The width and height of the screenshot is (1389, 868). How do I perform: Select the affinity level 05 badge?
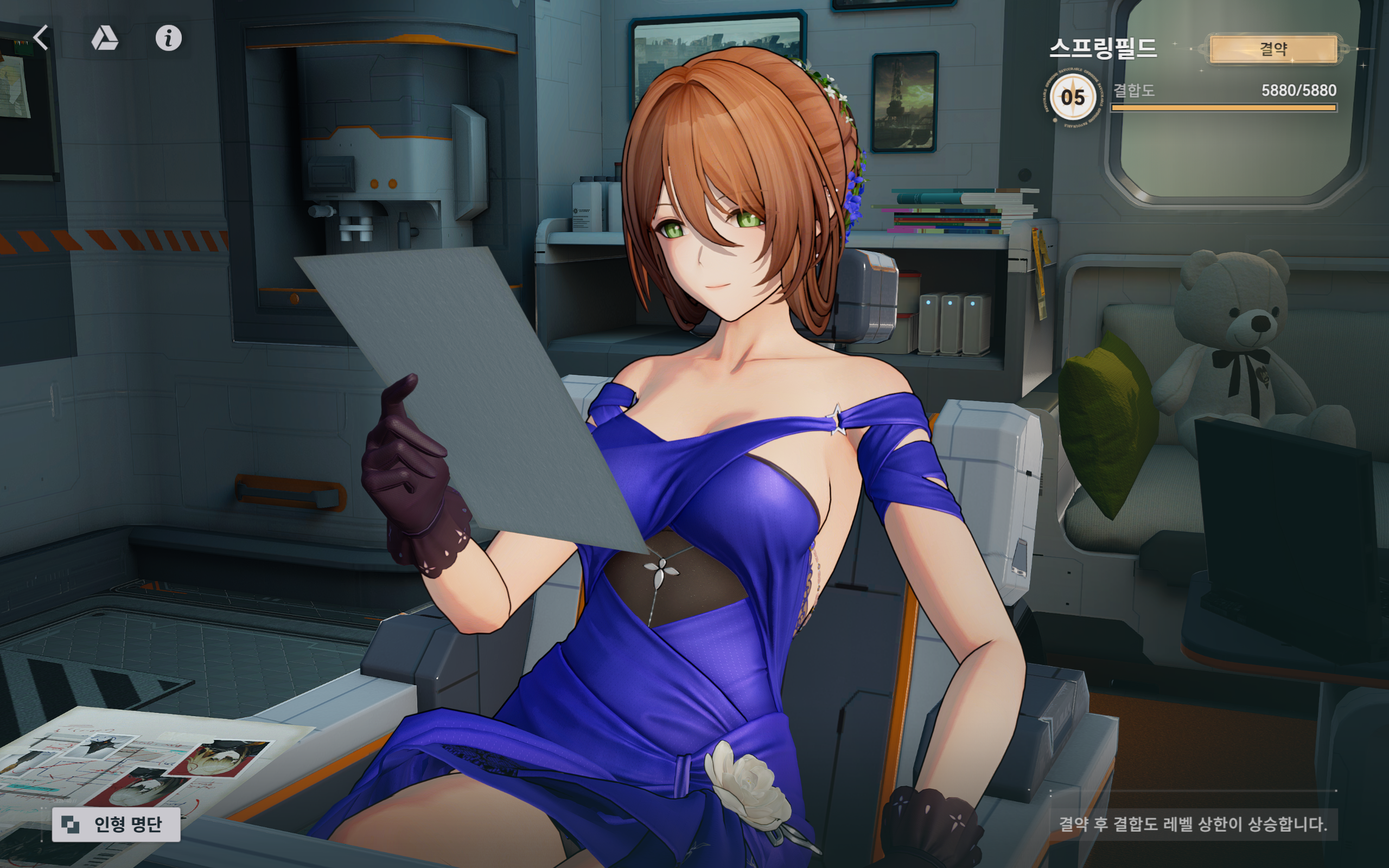click(x=1072, y=97)
